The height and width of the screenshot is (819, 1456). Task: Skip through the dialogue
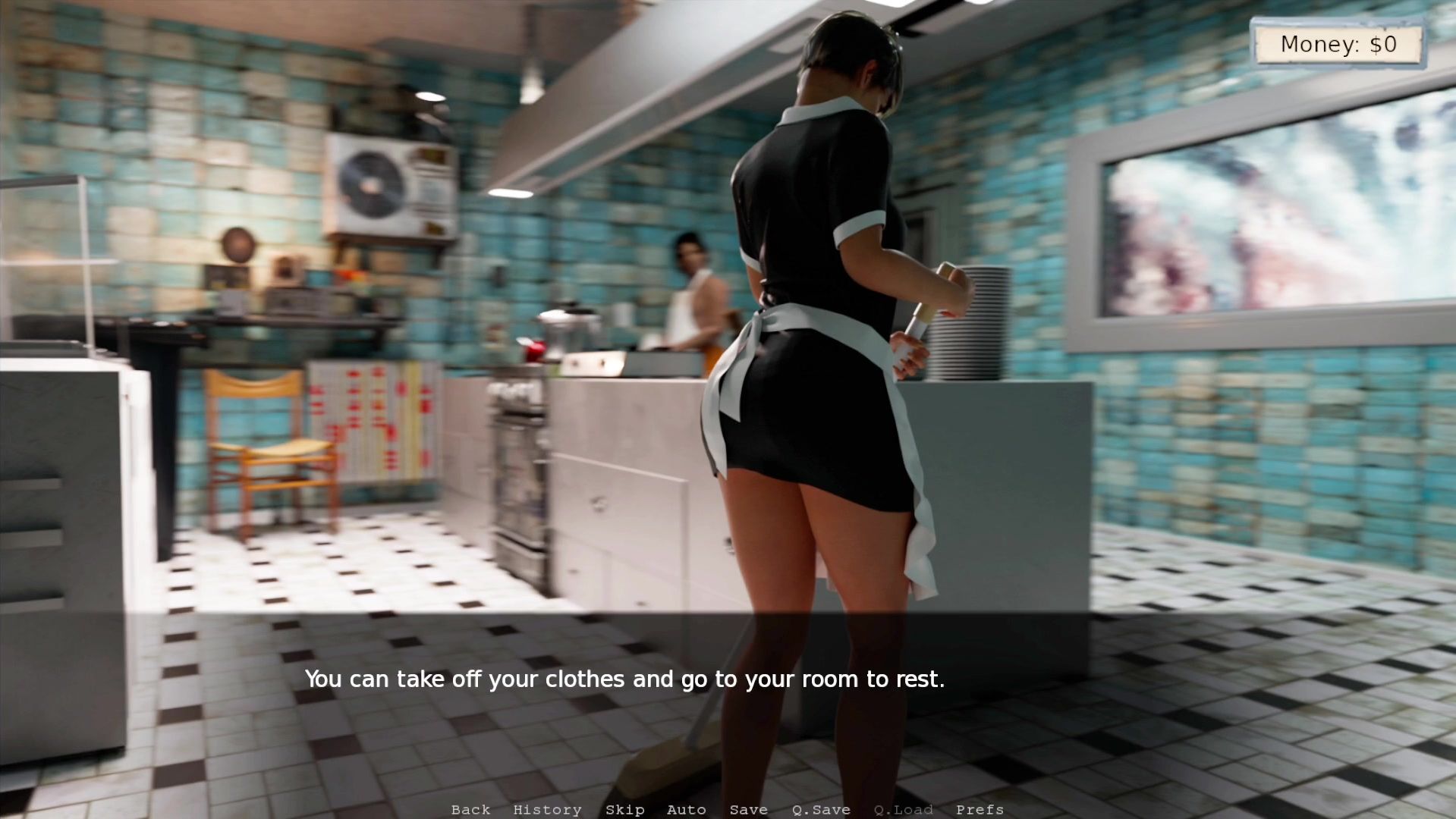point(624,810)
